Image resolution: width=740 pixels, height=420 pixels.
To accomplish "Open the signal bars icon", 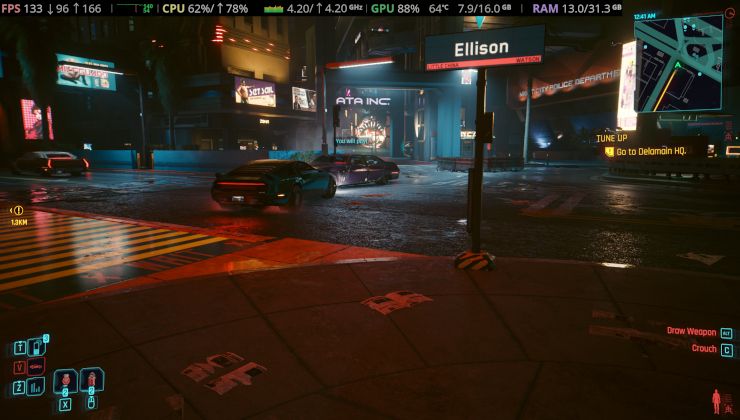I will tap(37, 386).
